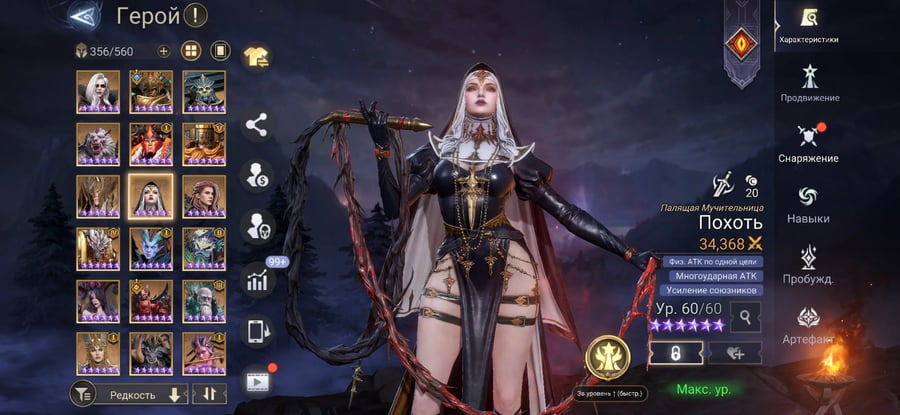This screenshot has width=900, height=415.
Task: Open the Снаряжение tab
Action: pyautogui.click(x=808, y=143)
